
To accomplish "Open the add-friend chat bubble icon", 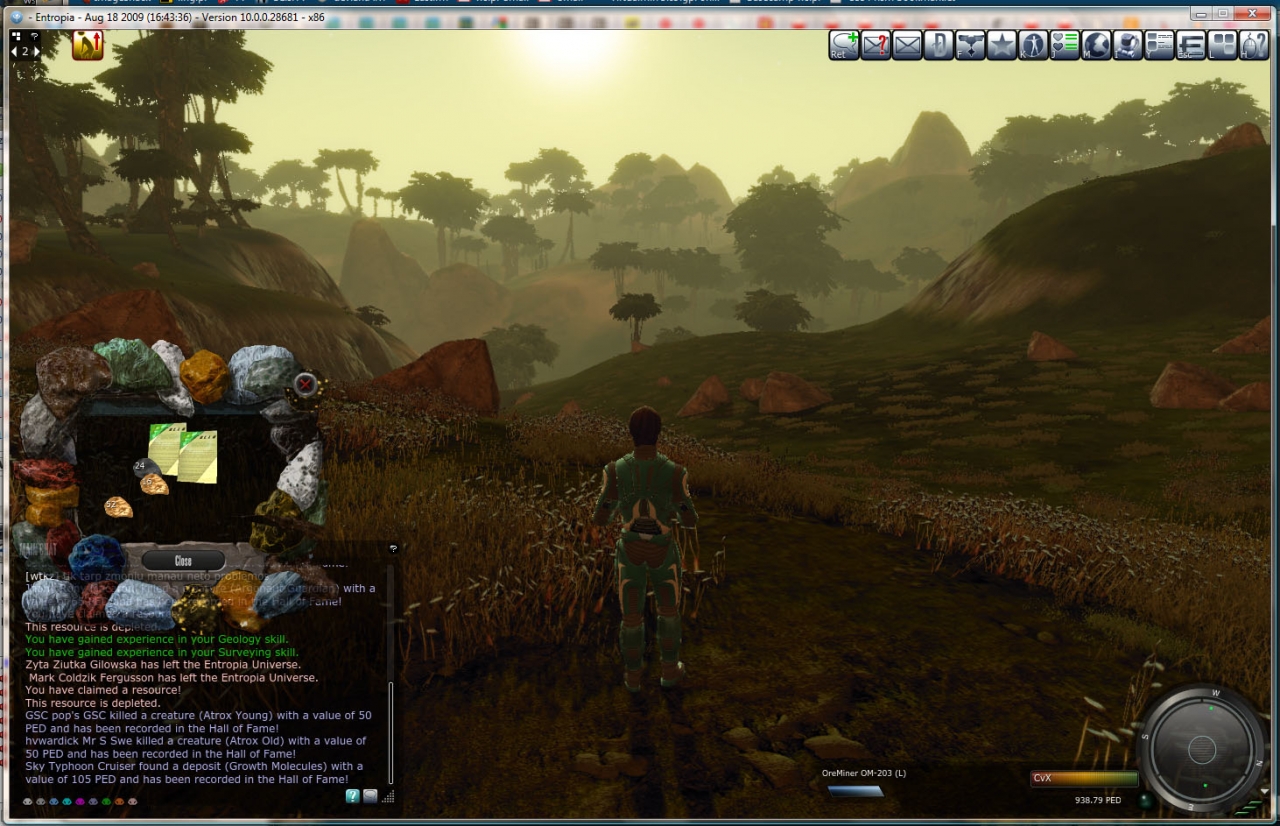I will point(844,45).
